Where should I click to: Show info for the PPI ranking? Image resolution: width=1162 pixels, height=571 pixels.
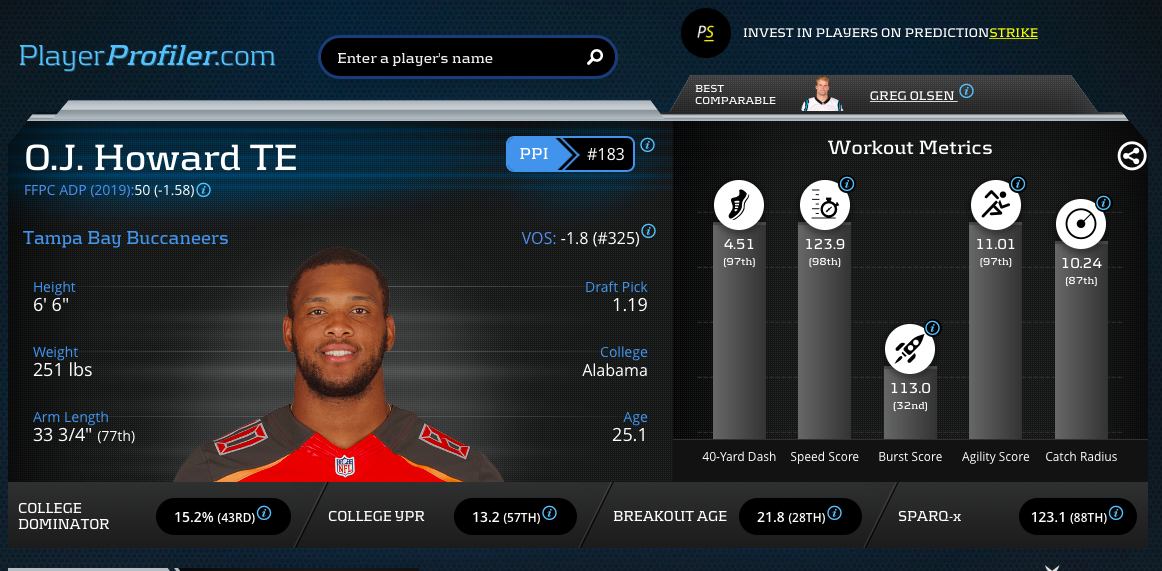(x=647, y=145)
